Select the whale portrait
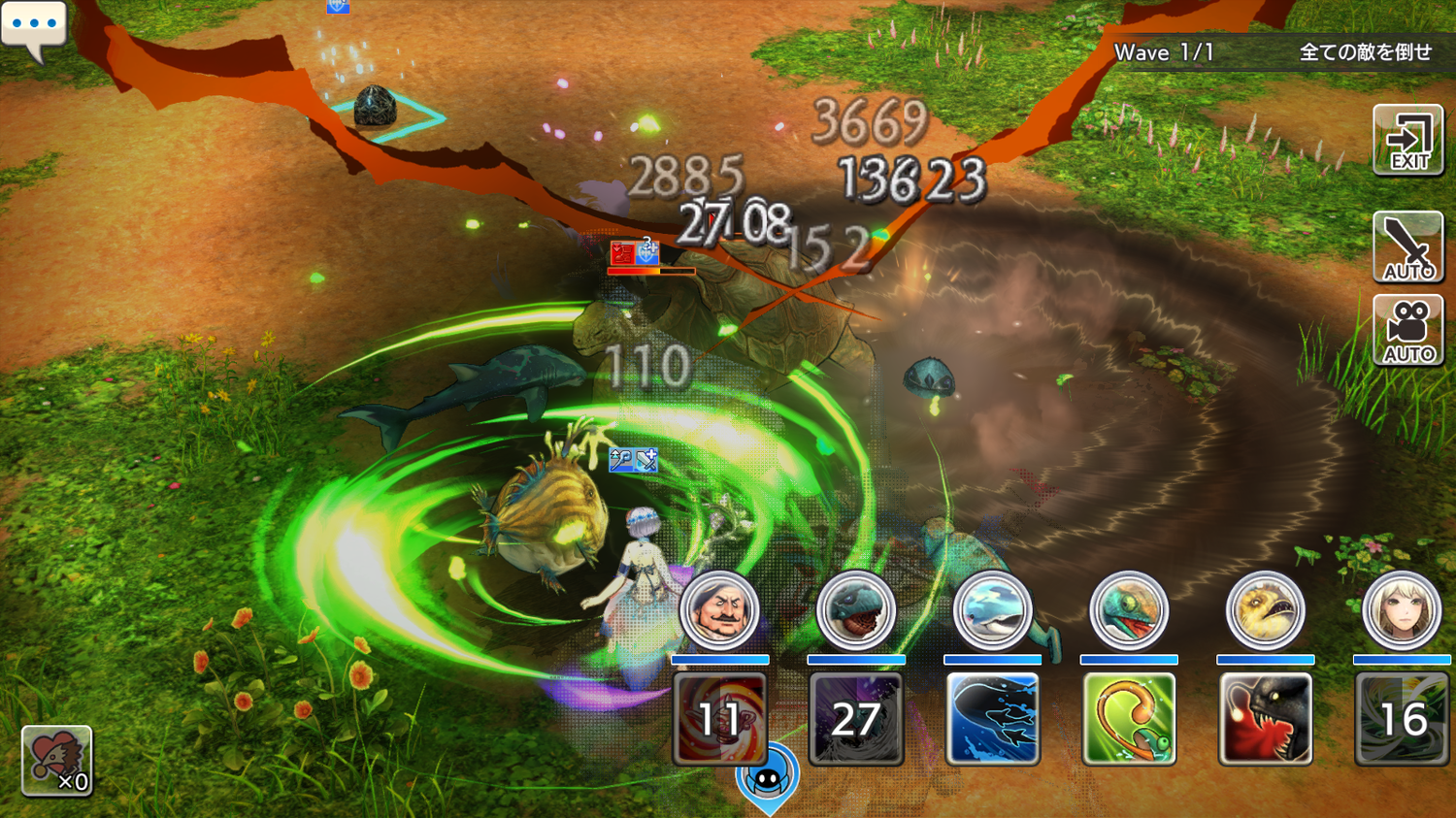This screenshot has width=1456, height=818. [x=992, y=611]
